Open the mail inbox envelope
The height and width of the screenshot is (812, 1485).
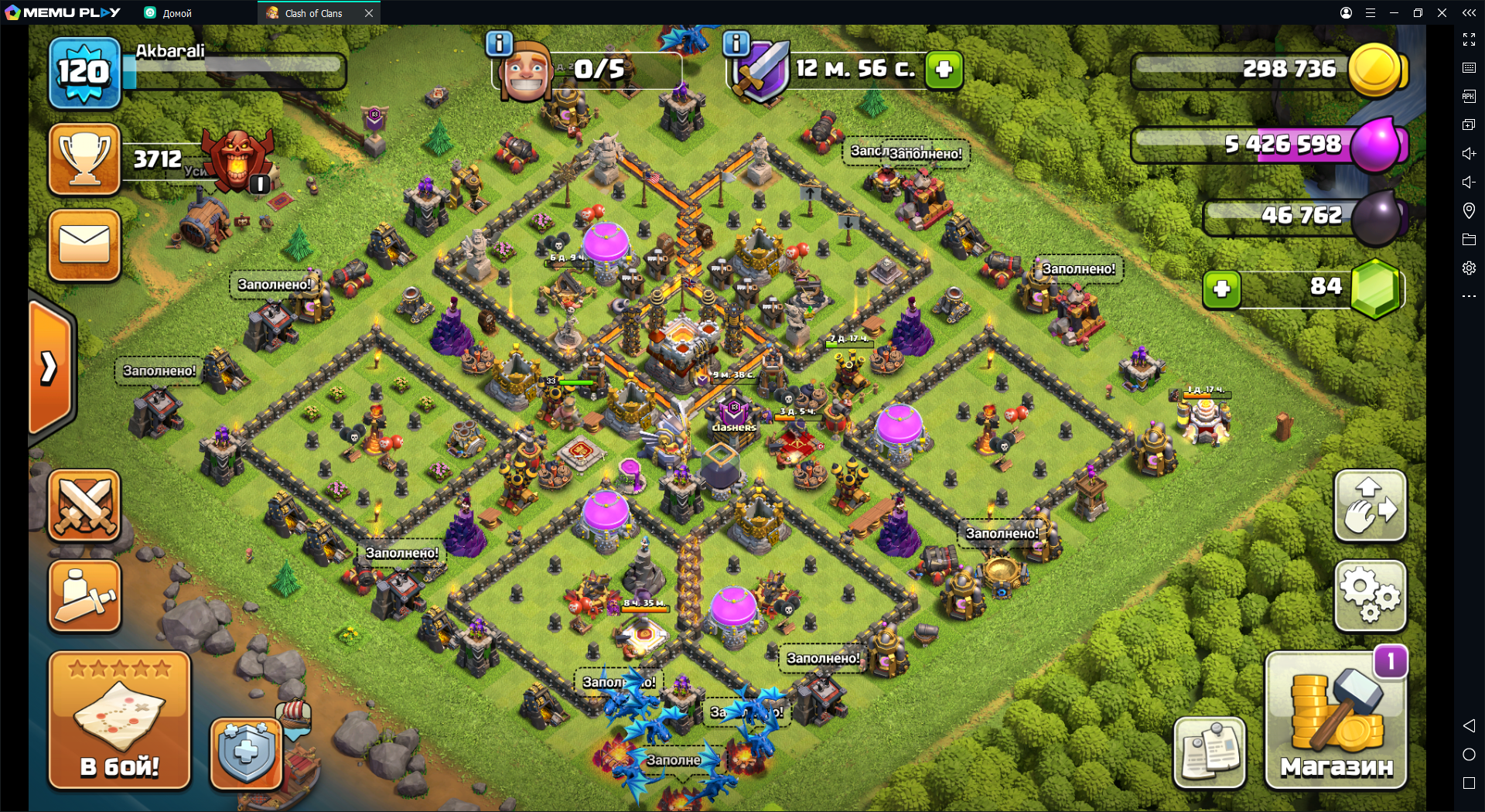pyautogui.click(x=84, y=245)
